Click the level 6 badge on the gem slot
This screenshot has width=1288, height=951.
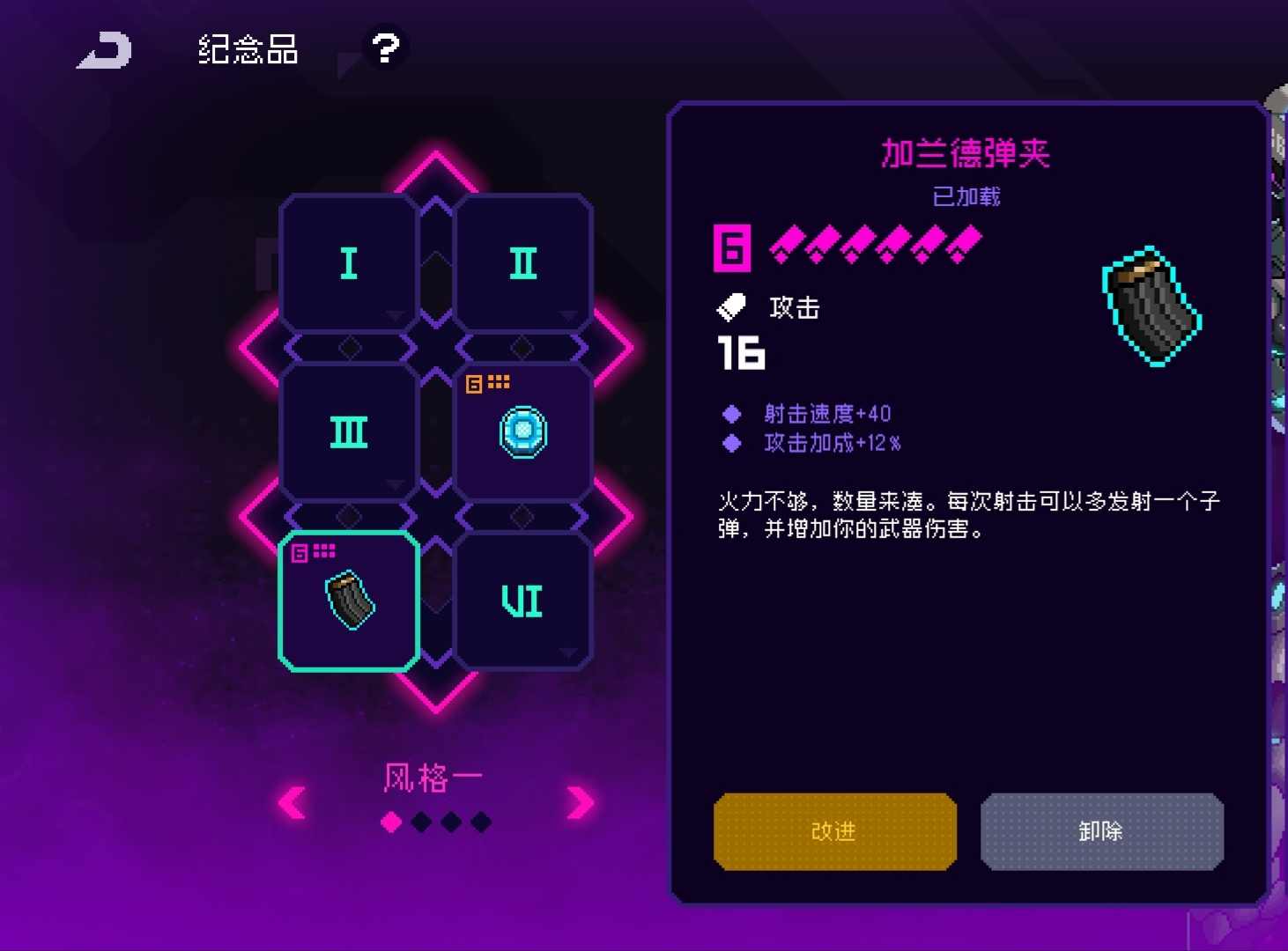tap(473, 382)
